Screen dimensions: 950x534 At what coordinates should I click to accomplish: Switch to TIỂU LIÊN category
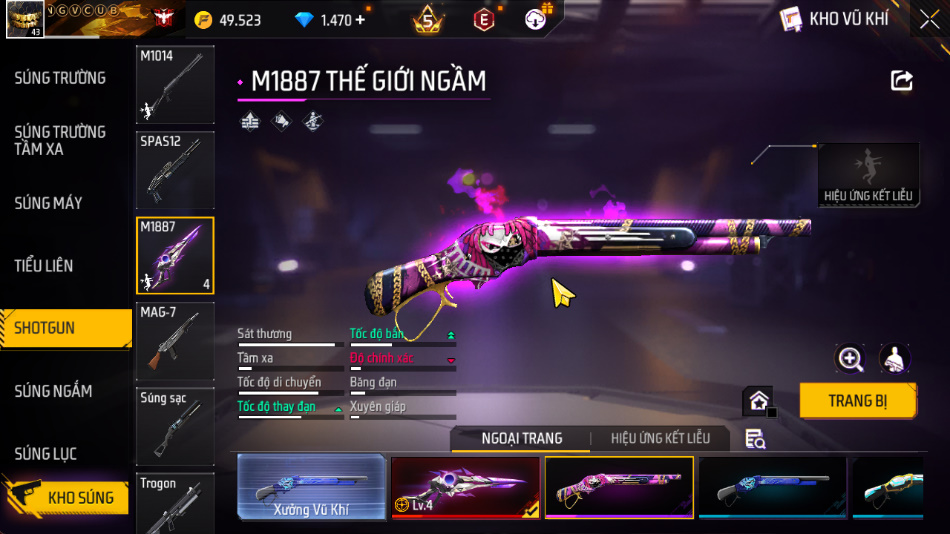coord(44,266)
